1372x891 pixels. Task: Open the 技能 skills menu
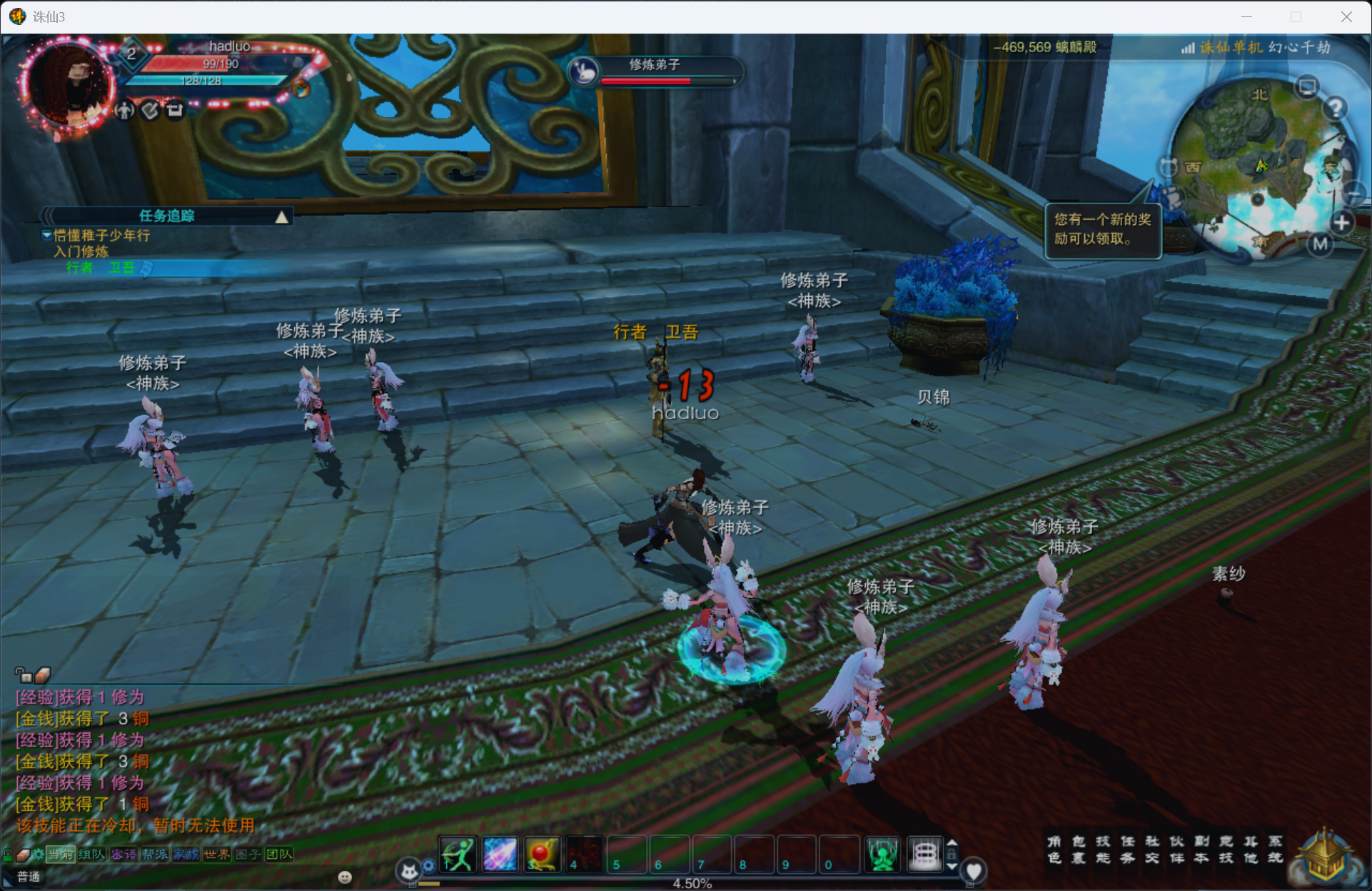point(1103,850)
